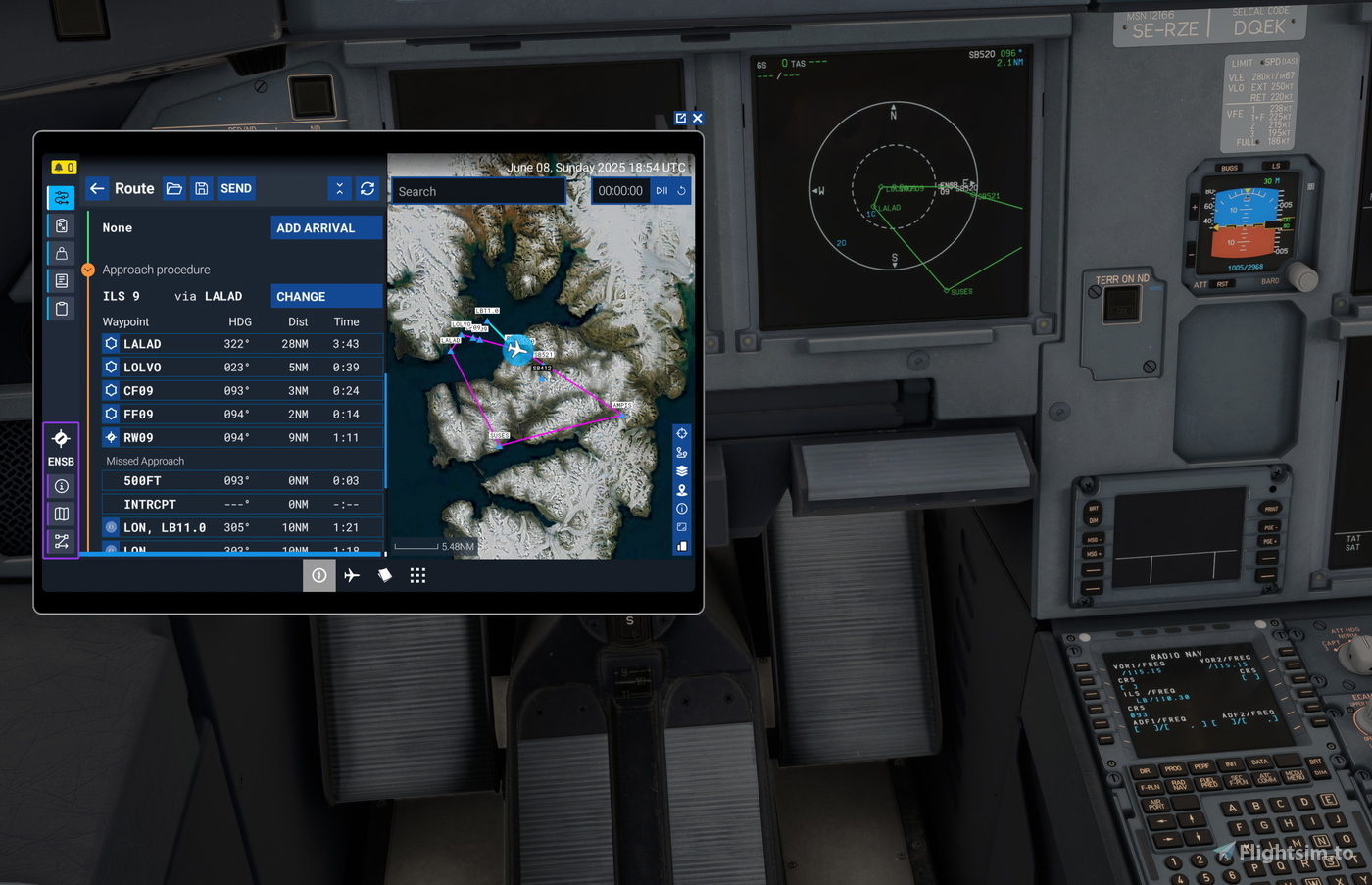Click the Search field on the map
The width and height of the screenshot is (1372, 885).
pos(477,191)
